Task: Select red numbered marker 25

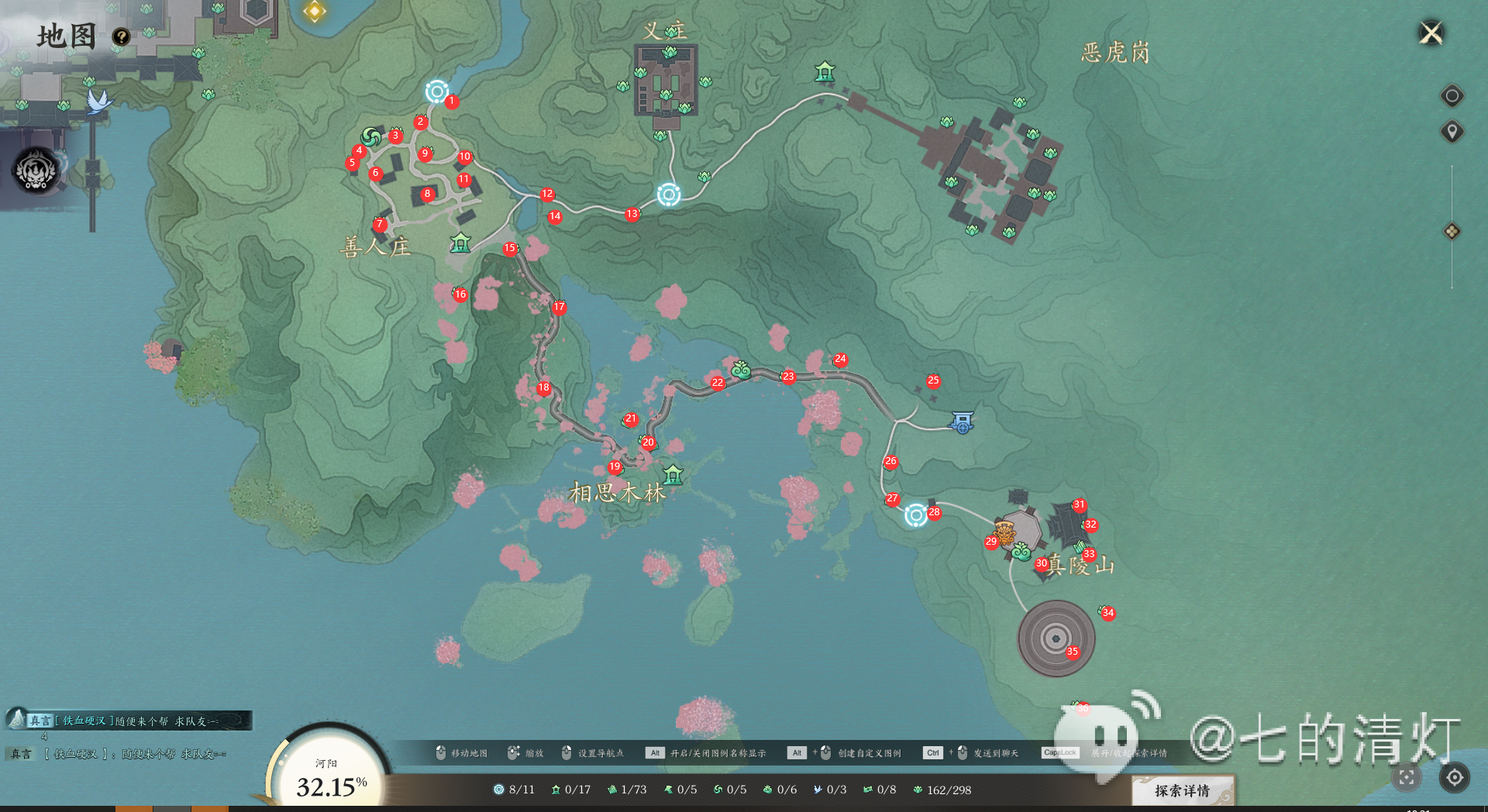Action: [933, 380]
